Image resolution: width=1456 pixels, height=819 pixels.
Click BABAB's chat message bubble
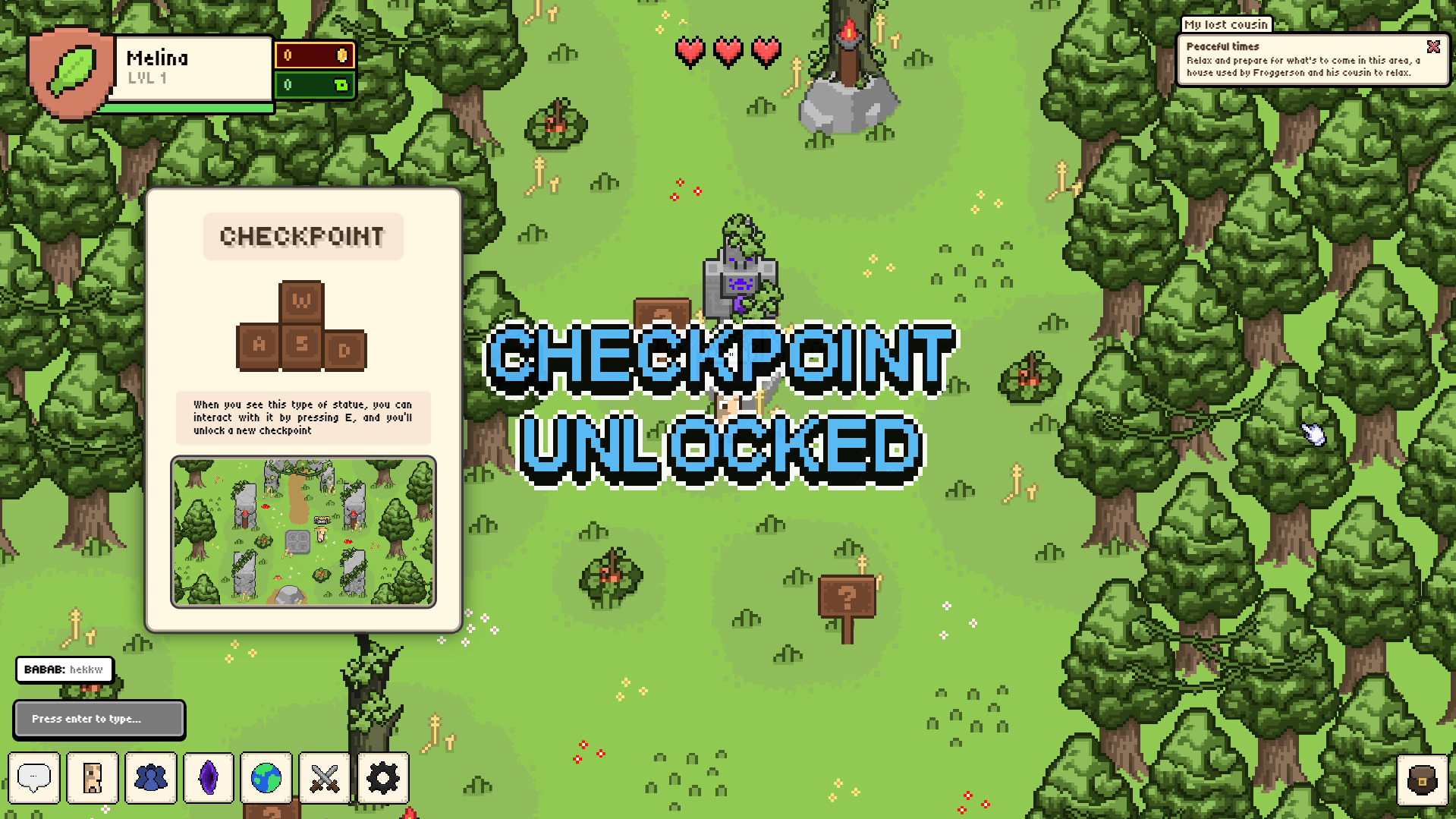click(x=64, y=669)
